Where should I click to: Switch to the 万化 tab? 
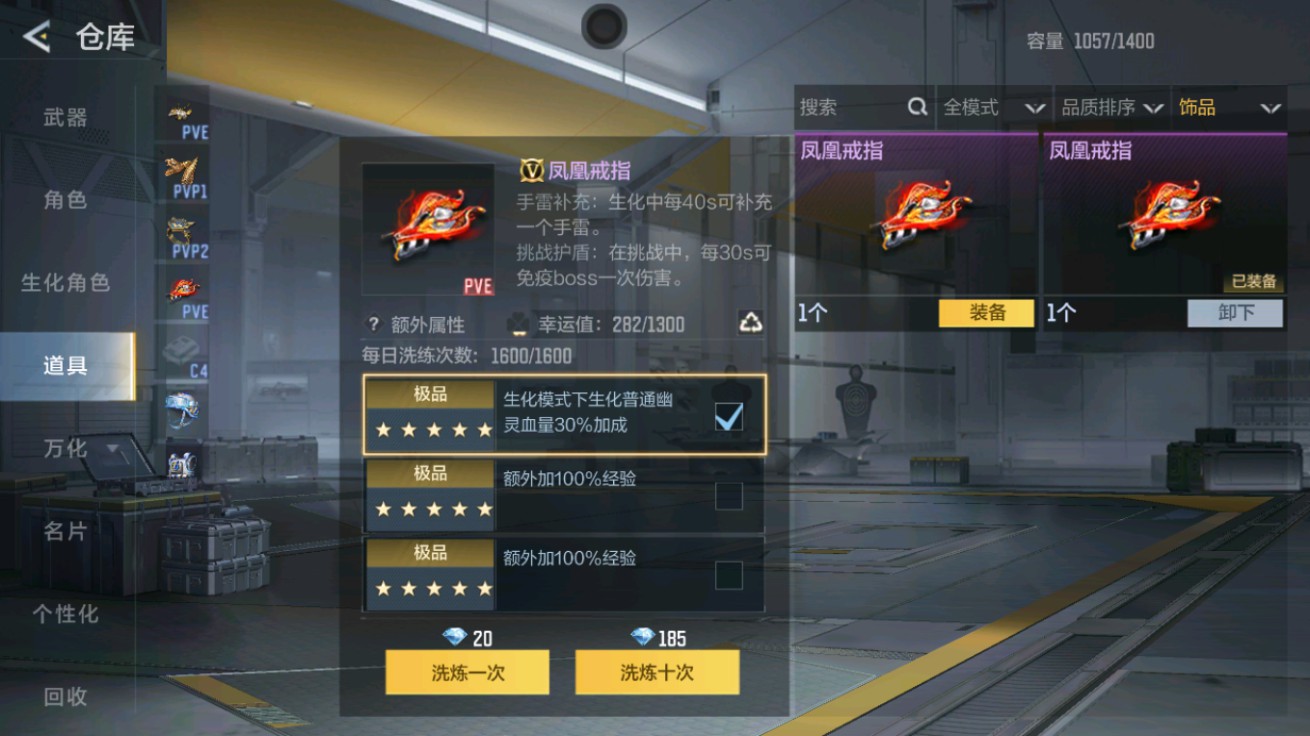click(66, 449)
